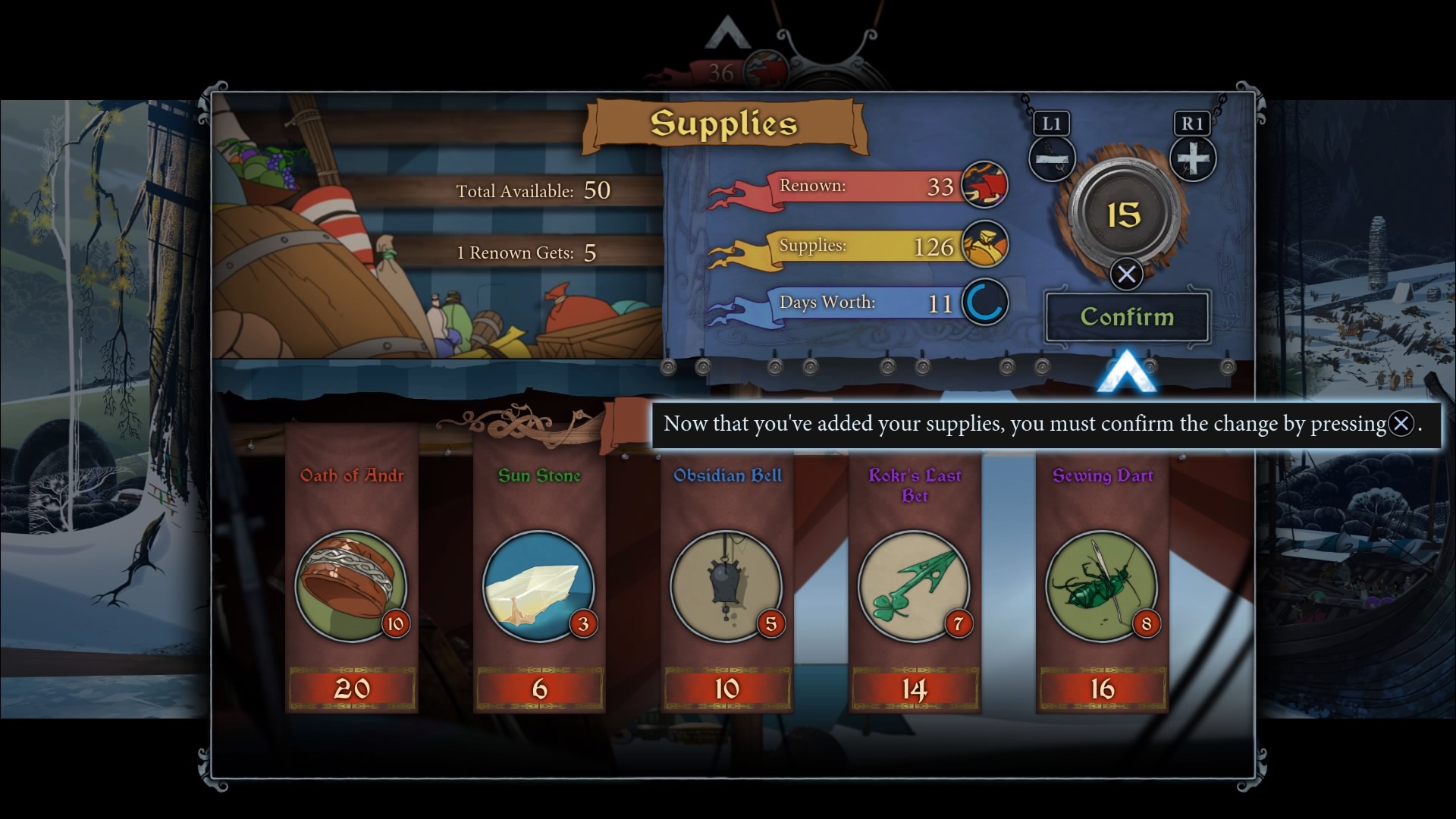Decrease supply amount with minus button
Screen dimensions: 1456x819
1052,159
